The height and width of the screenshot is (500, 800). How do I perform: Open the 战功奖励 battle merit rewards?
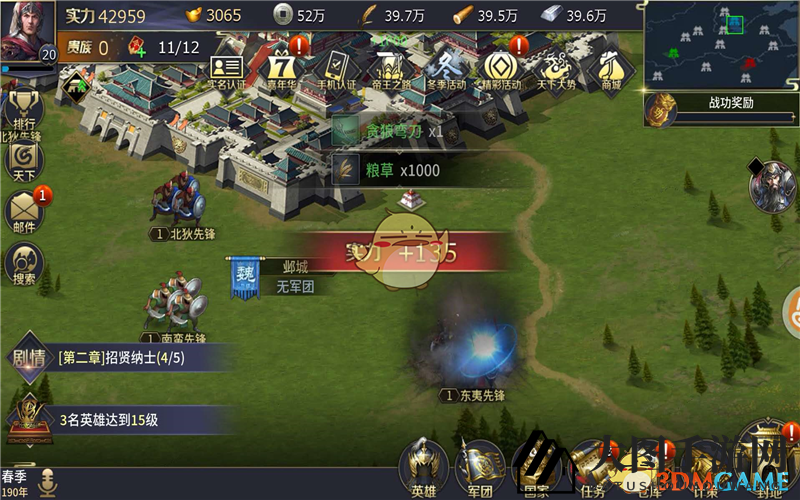tap(720, 104)
